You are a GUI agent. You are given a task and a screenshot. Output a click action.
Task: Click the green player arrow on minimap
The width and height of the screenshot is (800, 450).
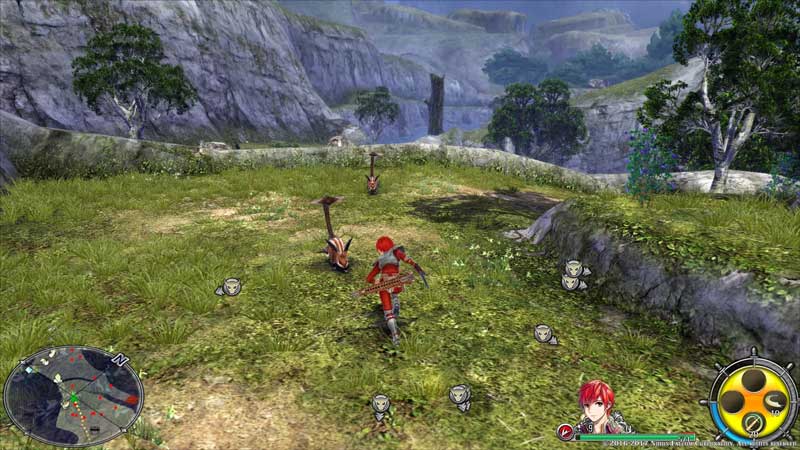(72, 398)
